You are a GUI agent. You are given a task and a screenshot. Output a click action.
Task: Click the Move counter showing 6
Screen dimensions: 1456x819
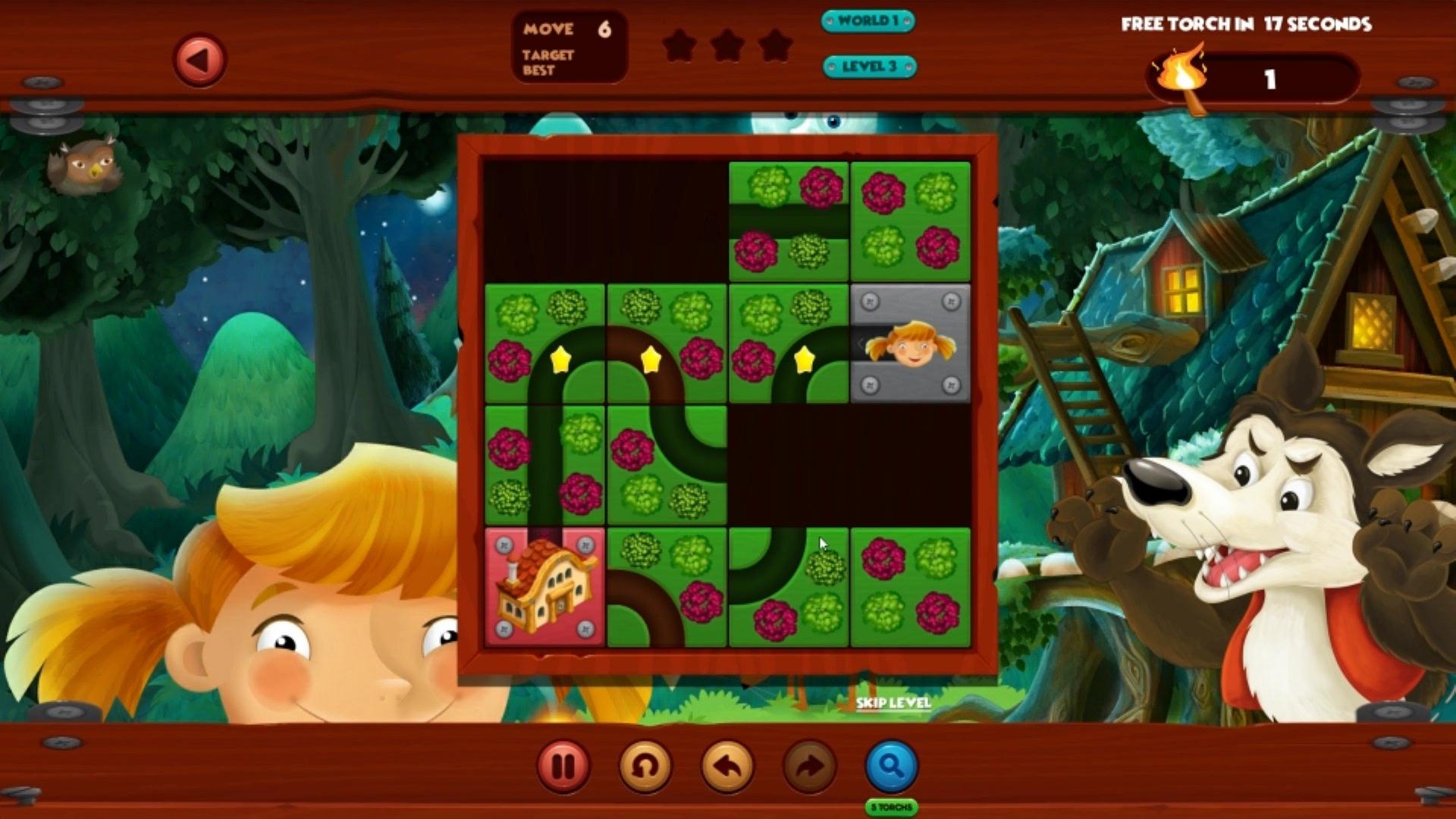click(x=567, y=30)
